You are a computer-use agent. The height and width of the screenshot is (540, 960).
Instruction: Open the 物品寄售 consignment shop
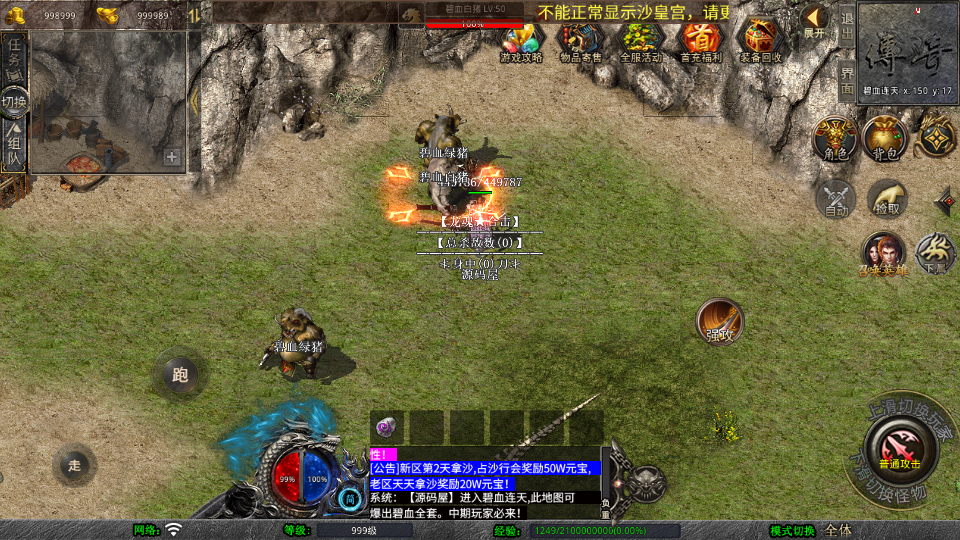[580, 41]
